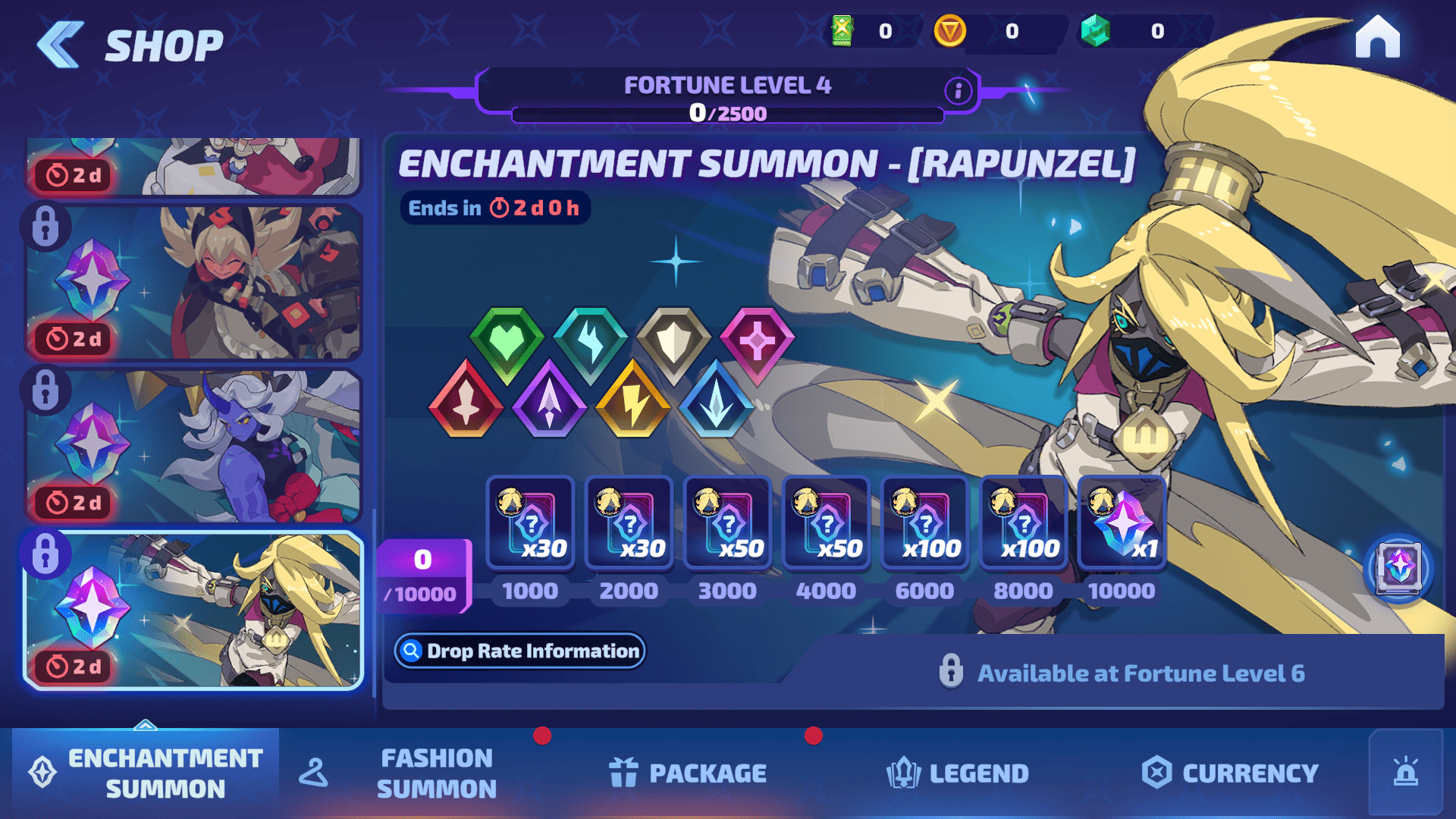Click the green heart enchantment gem

point(507,344)
